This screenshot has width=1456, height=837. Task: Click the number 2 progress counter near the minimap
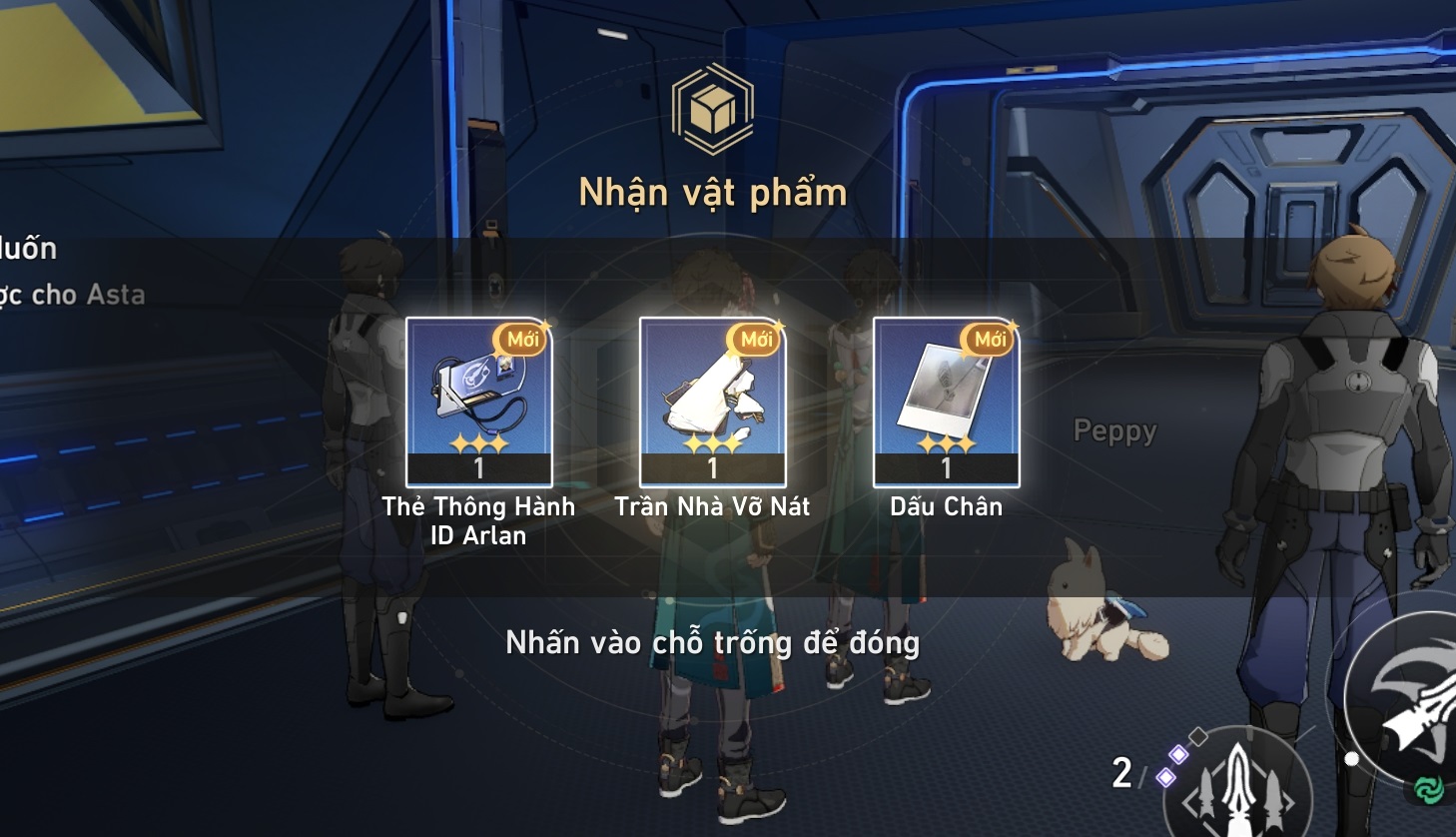[1121, 772]
